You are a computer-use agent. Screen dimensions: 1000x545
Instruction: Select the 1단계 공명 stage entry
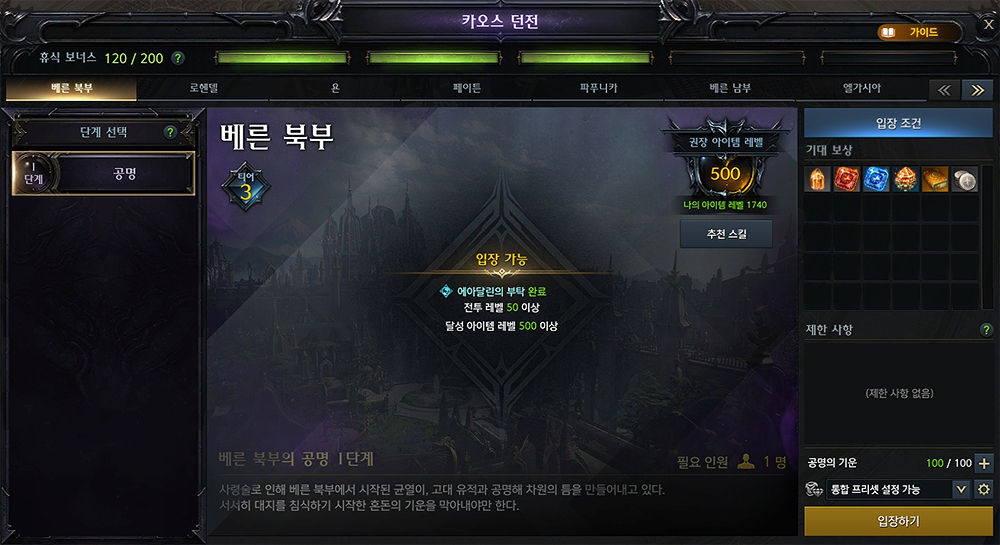[103, 173]
